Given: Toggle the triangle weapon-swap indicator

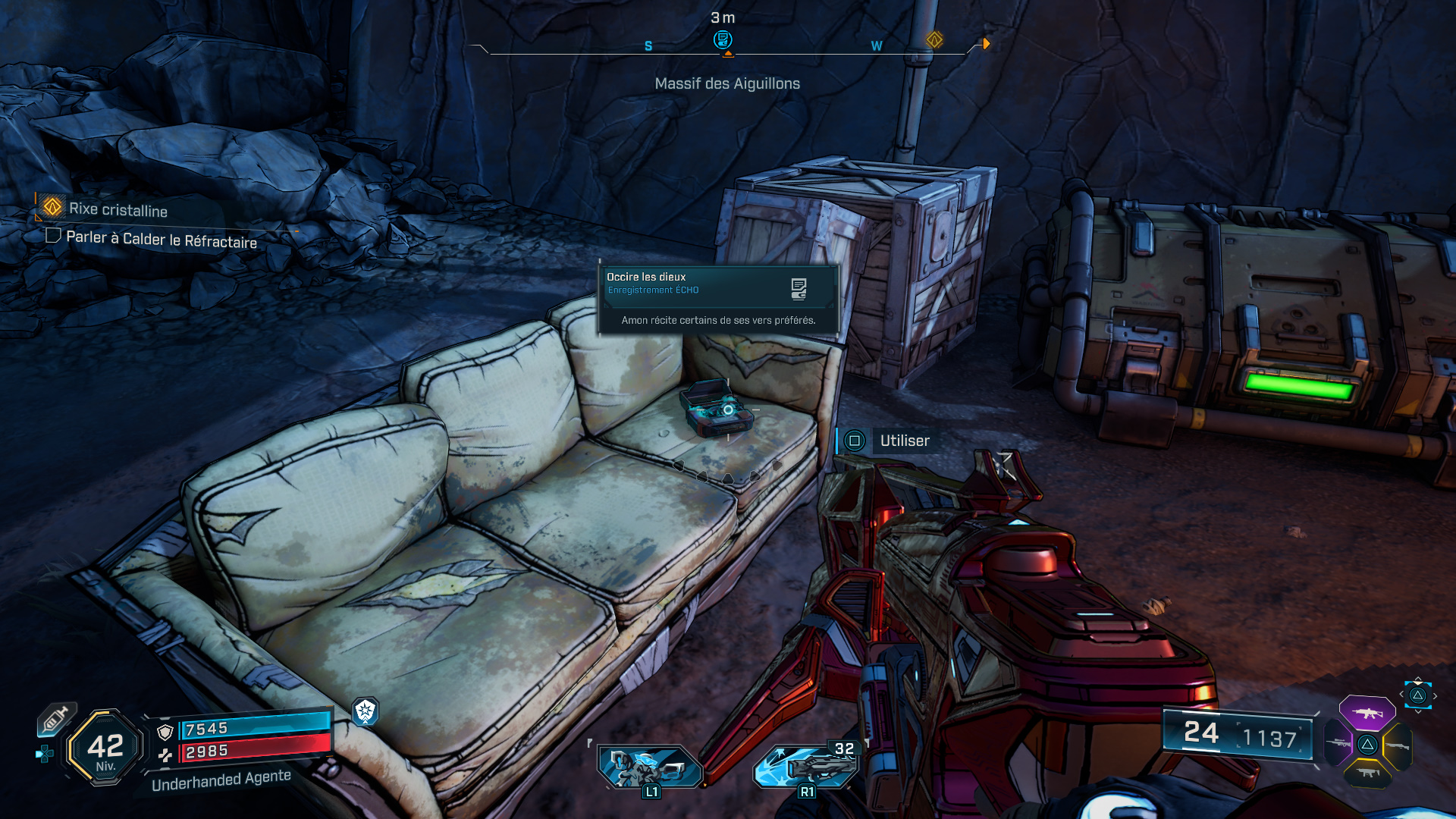Looking at the screenshot, I should pyautogui.click(x=1418, y=696).
